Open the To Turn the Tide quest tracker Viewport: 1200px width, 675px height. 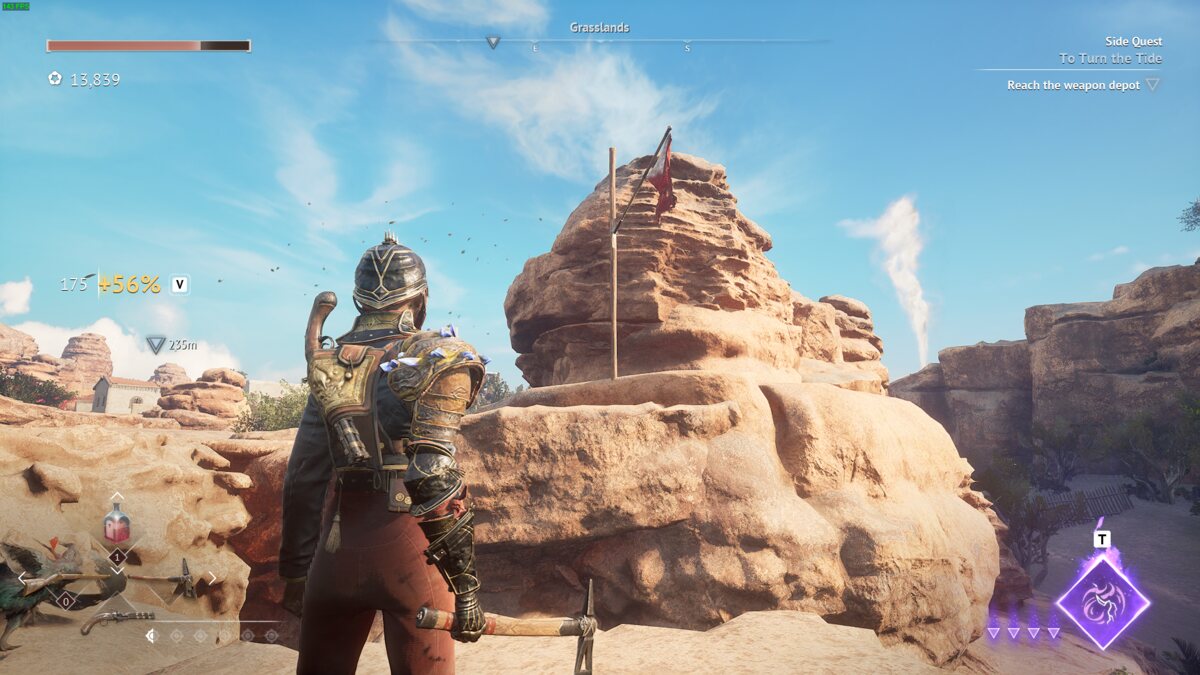click(x=1110, y=59)
